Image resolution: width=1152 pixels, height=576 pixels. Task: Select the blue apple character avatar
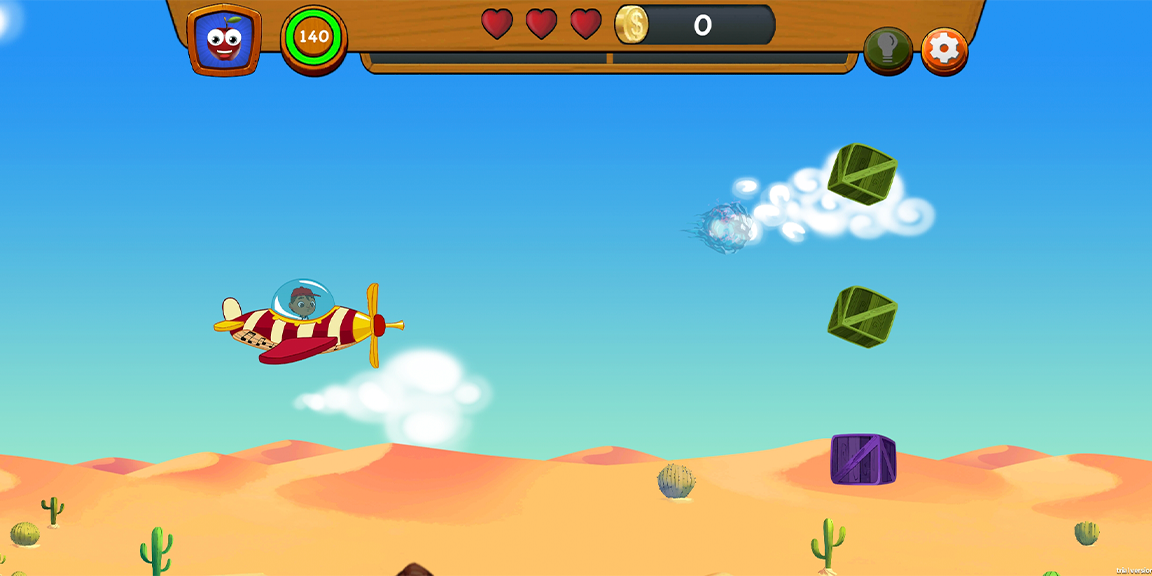click(224, 41)
